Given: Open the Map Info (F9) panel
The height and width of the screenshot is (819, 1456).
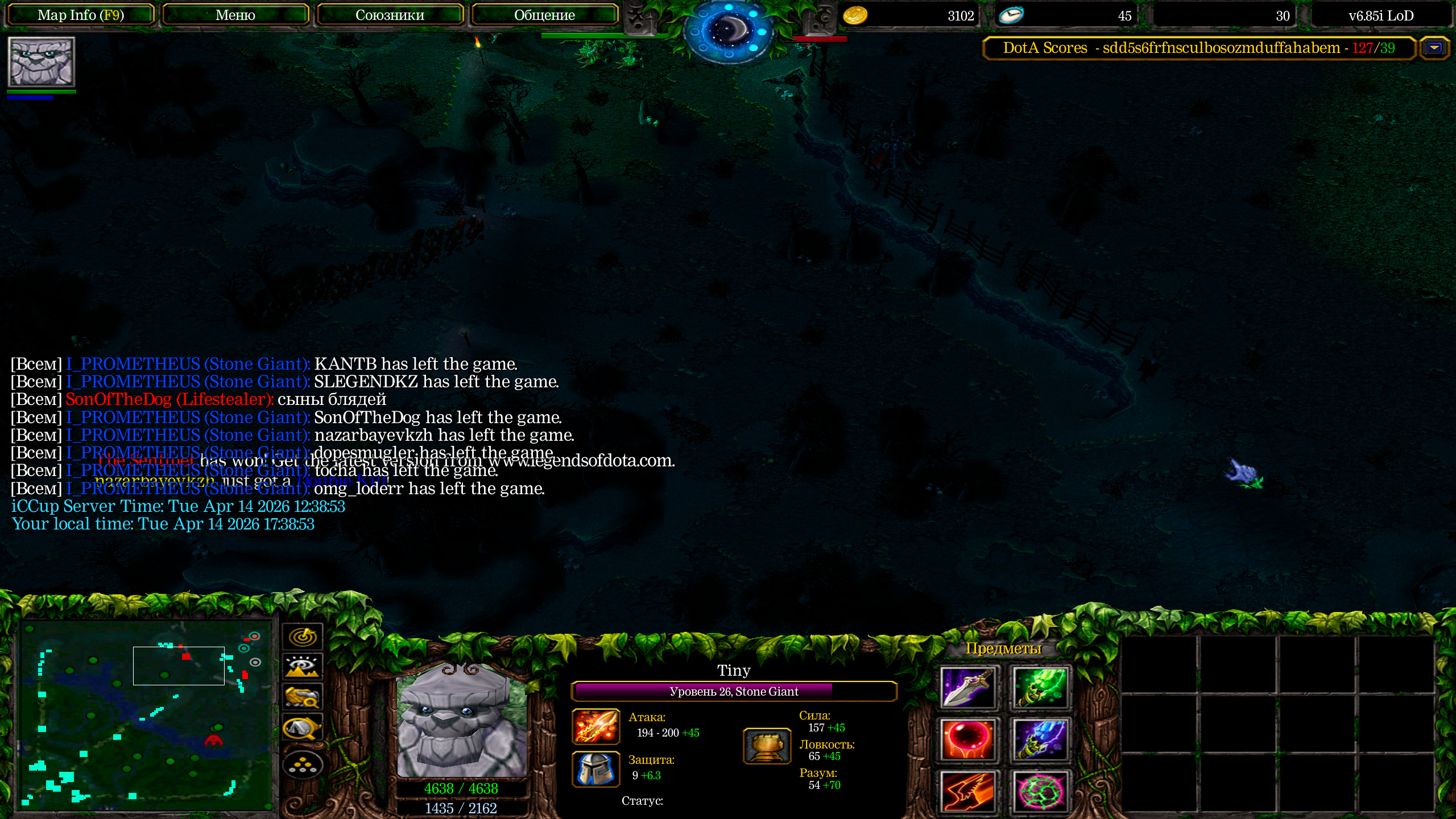Looking at the screenshot, I should (80, 15).
